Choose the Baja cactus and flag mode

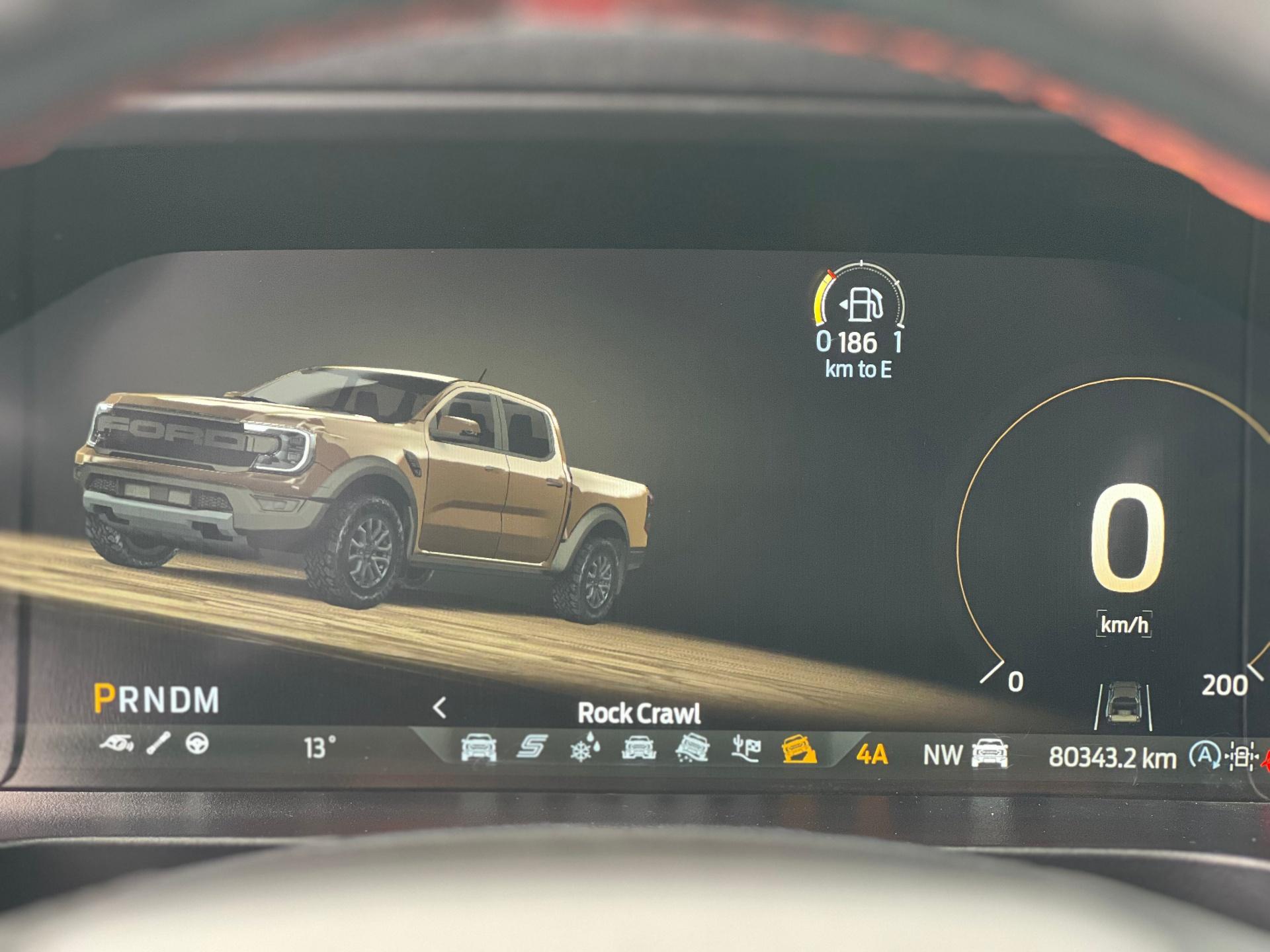coord(745,749)
